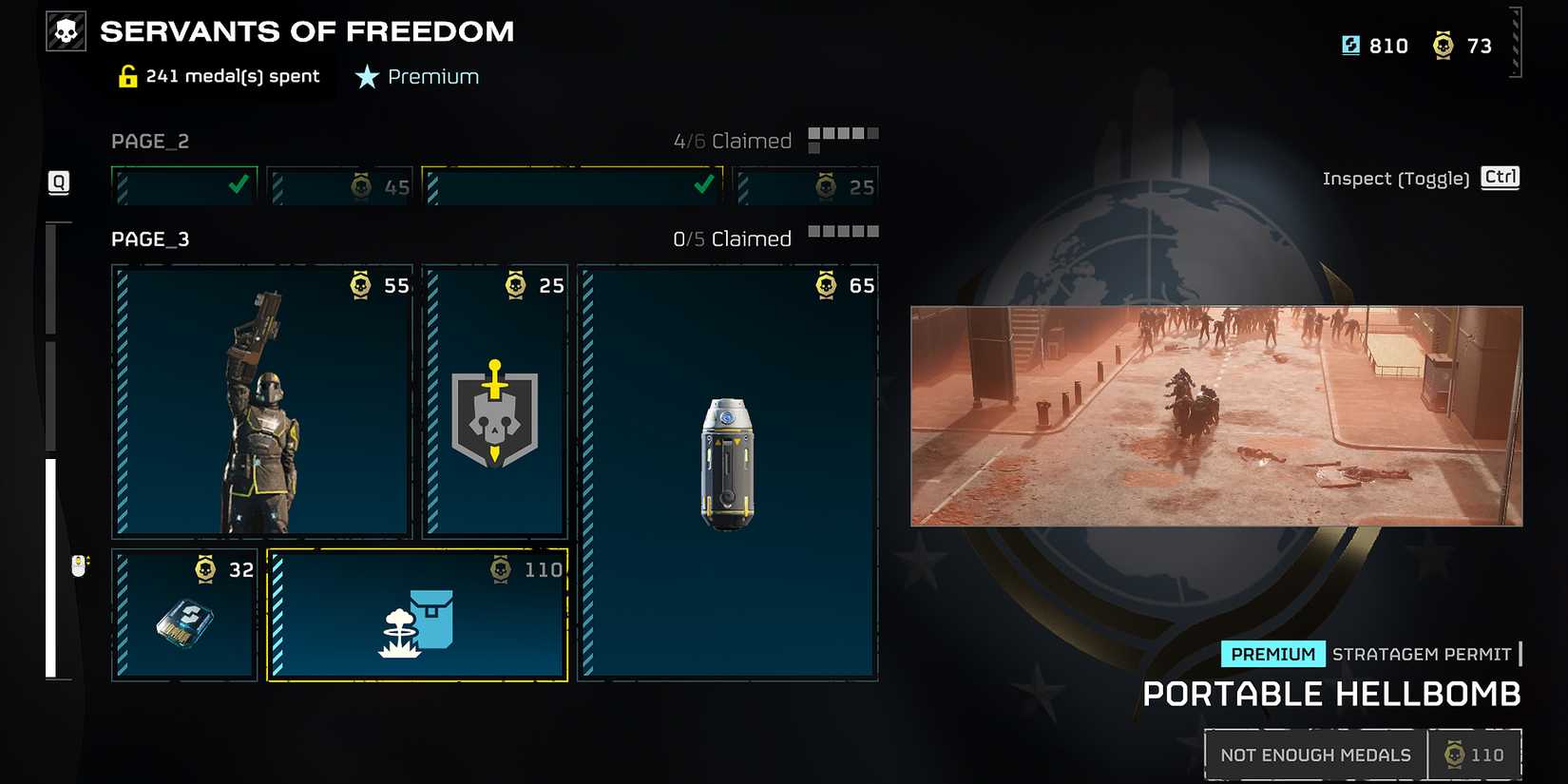Click the lock icon next to medals spent
The height and width of the screenshot is (784, 1568).
126,75
